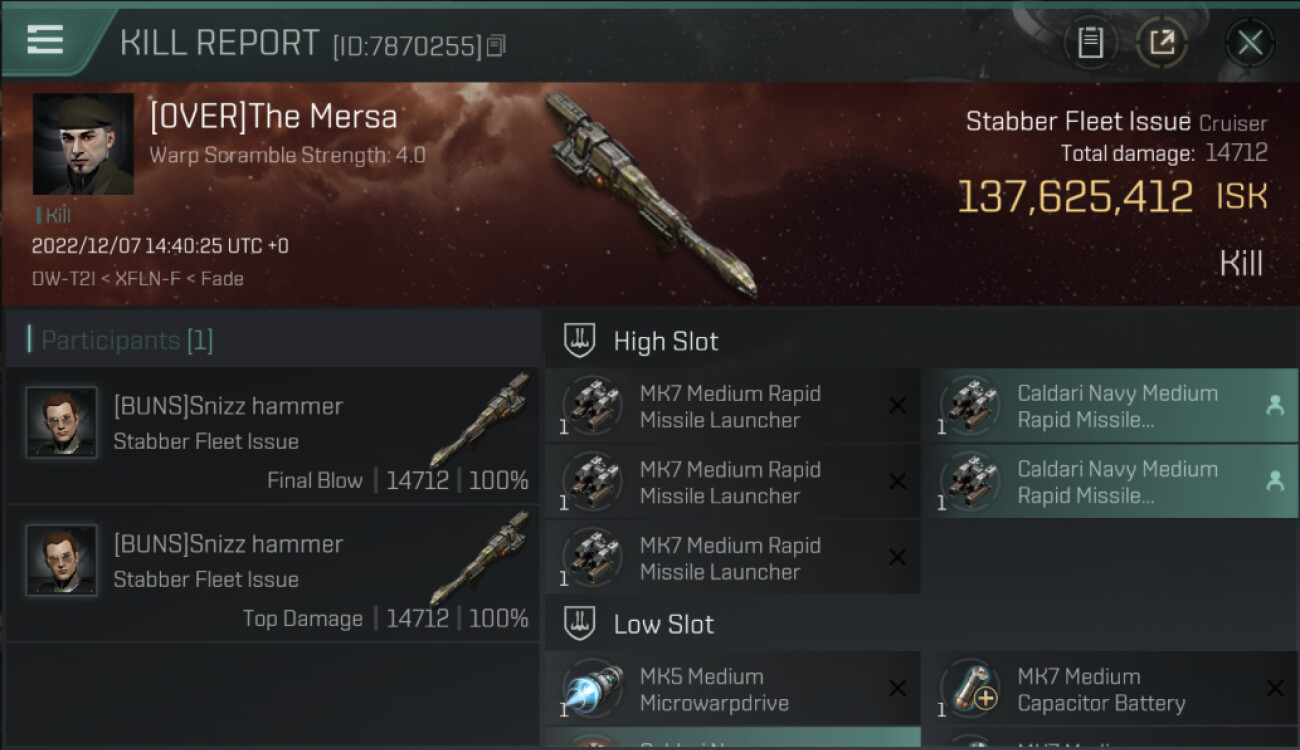Collapse the High Slot section
1300x750 pixels.
tap(665, 341)
